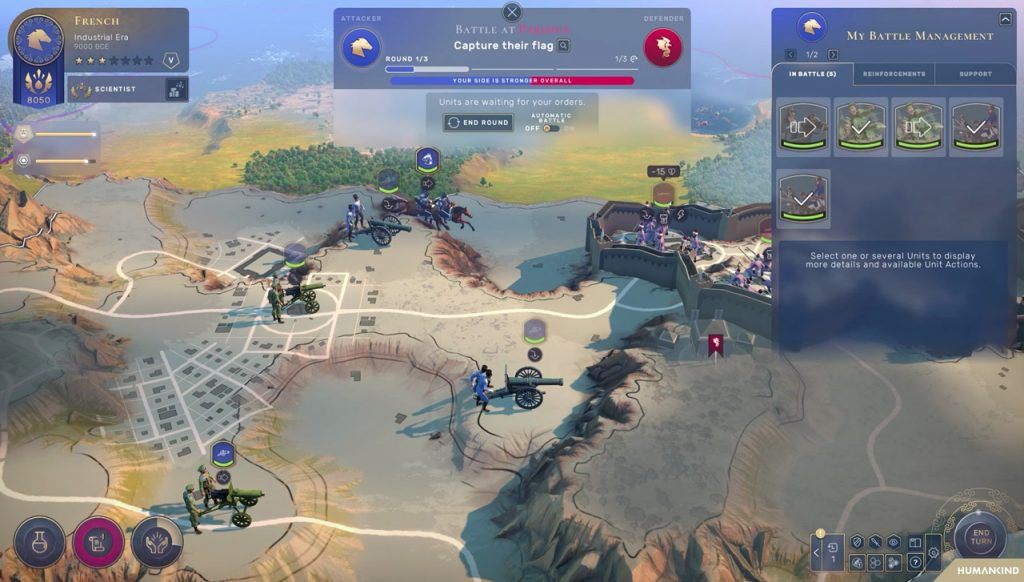Screen dimensions: 1024x582
Task: Open the flask research button
Action: (x=40, y=541)
